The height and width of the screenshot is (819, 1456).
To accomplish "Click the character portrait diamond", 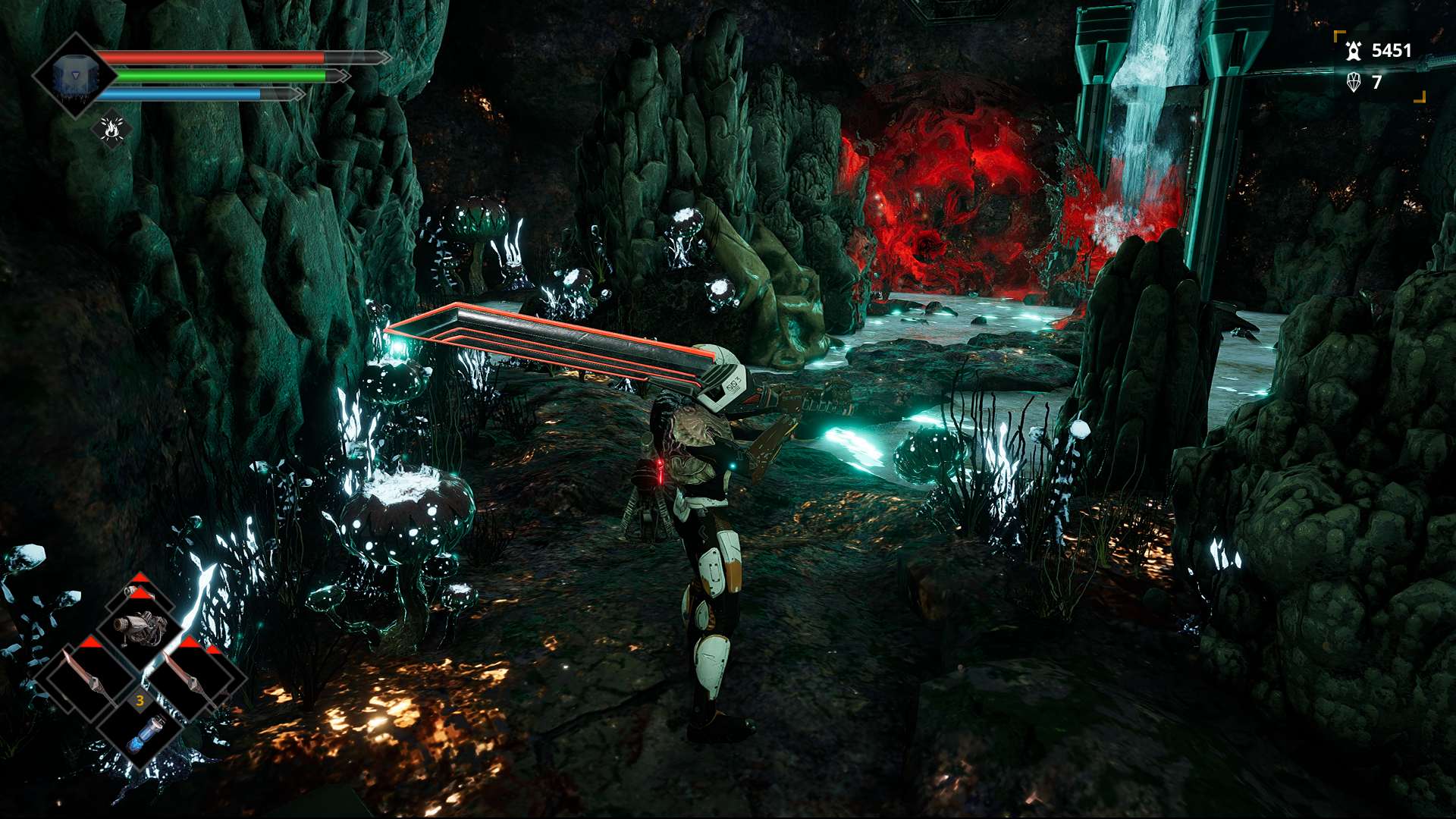I will coord(74,76).
